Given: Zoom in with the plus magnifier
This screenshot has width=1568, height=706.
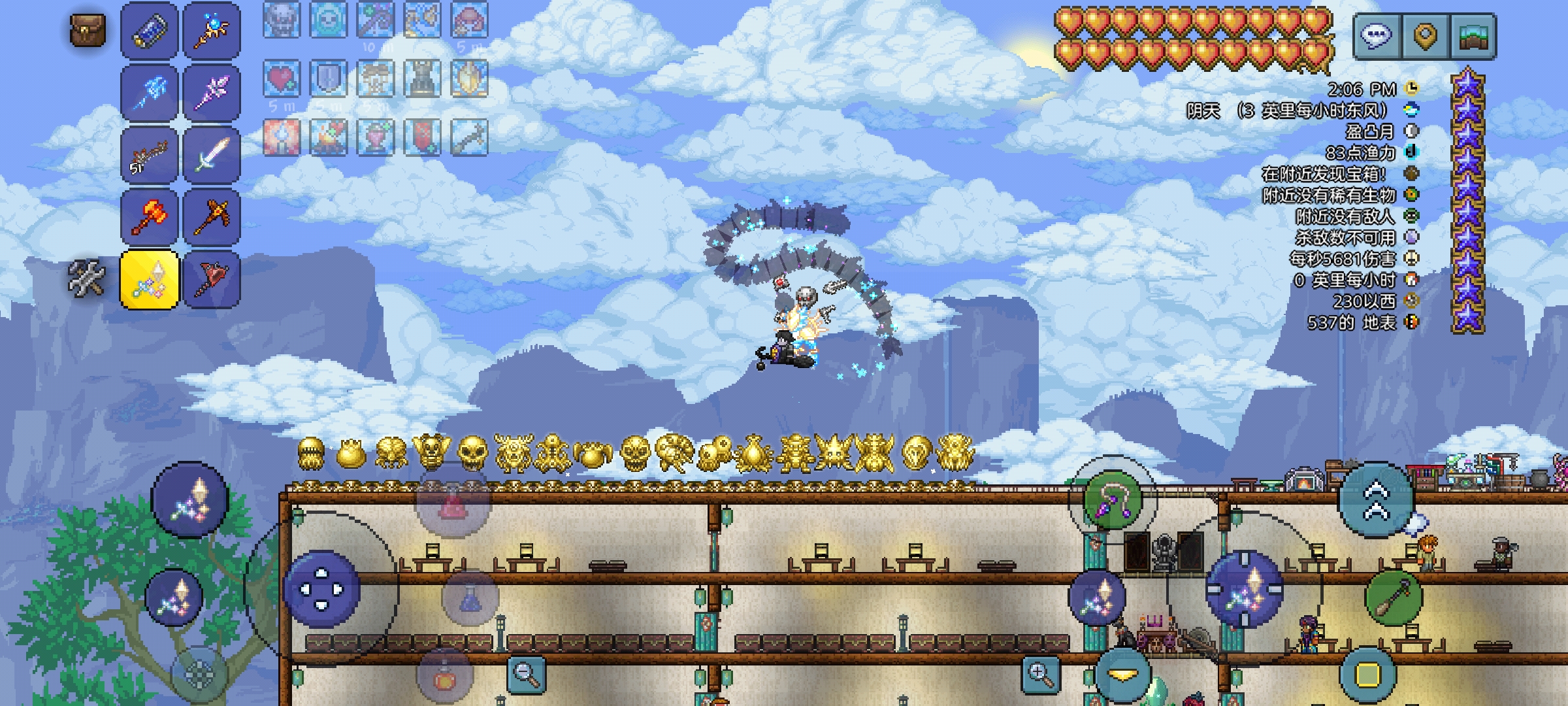Looking at the screenshot, I should (1040, 673).
